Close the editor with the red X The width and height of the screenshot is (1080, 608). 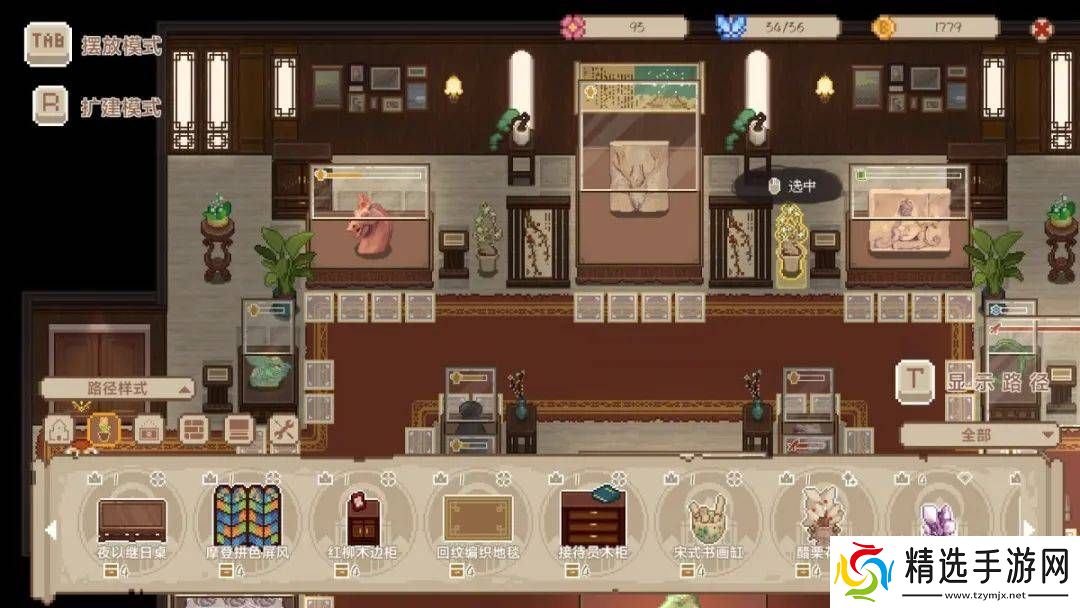click(x=1043, y=28)
